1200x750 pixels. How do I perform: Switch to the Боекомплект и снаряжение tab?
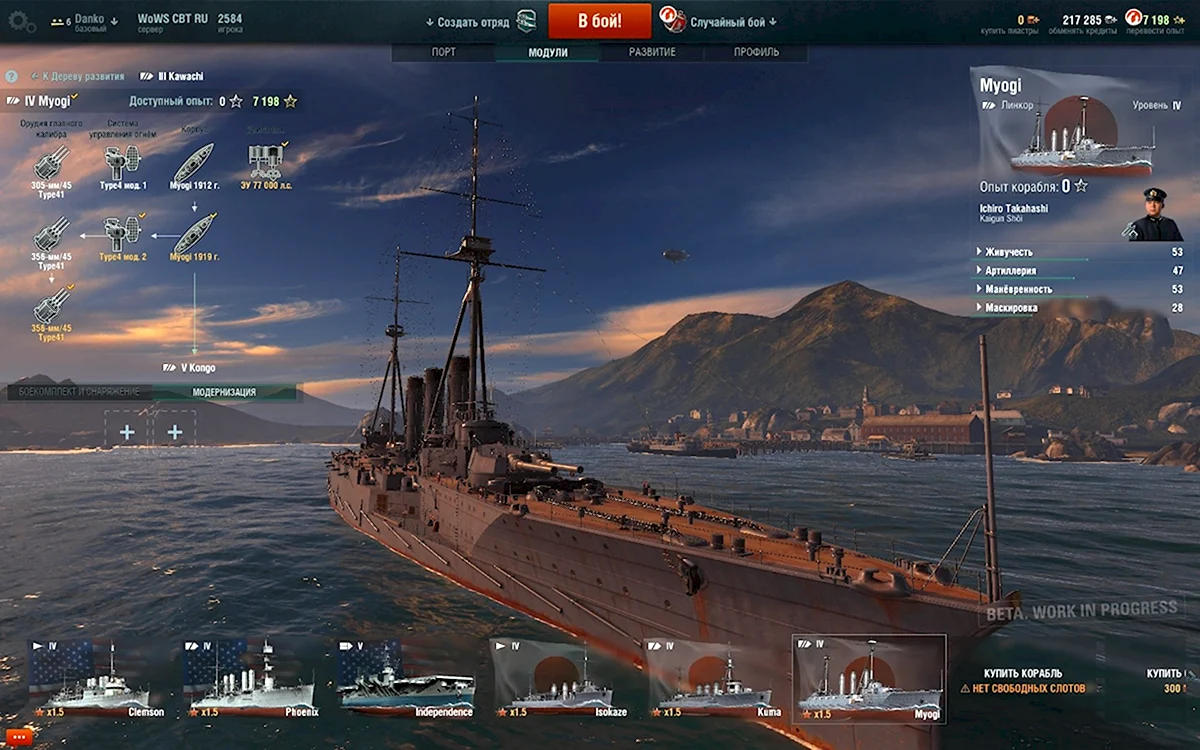tap(81, 392)
